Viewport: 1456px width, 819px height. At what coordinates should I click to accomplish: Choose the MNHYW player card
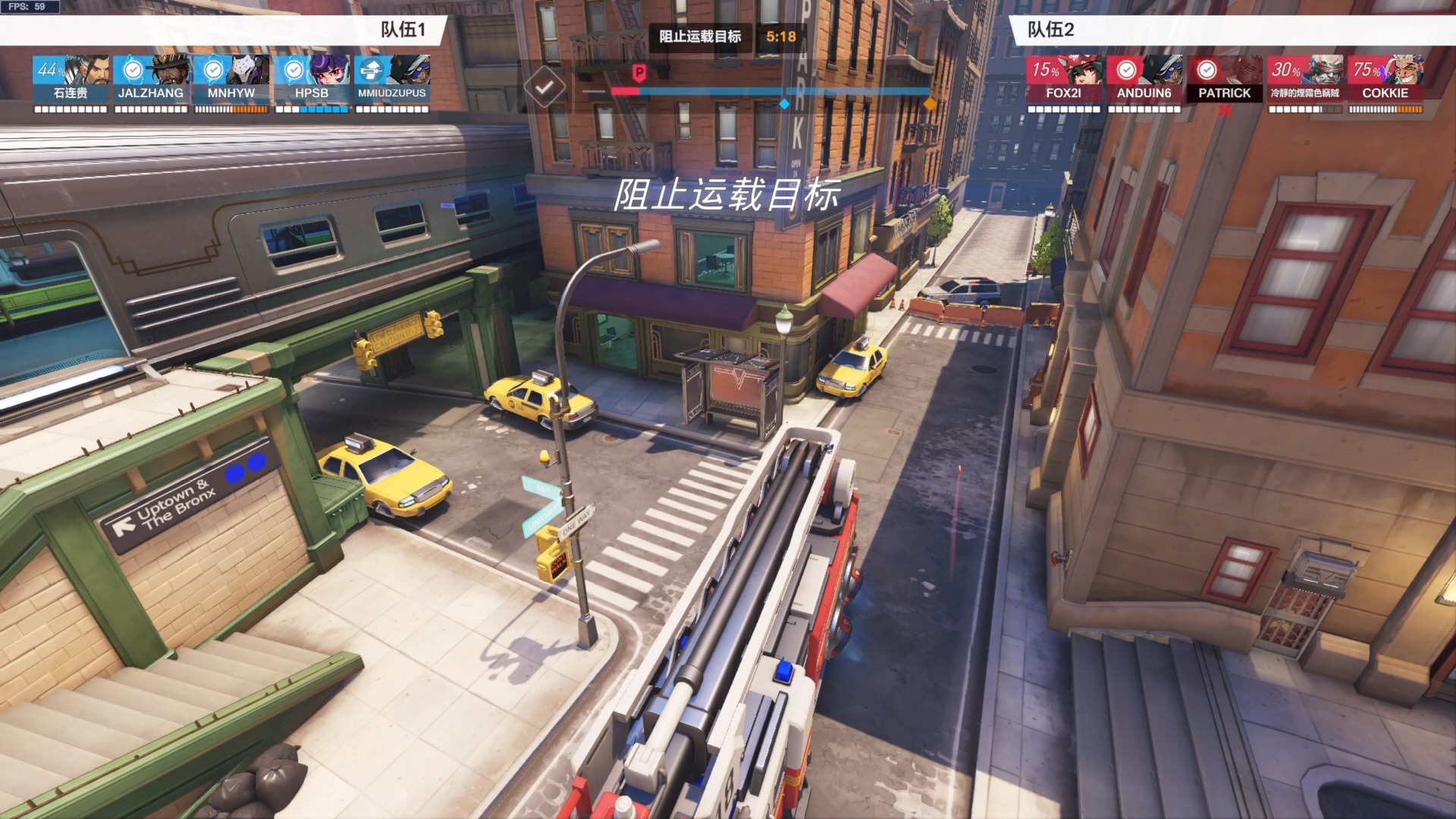pos(231,79)
